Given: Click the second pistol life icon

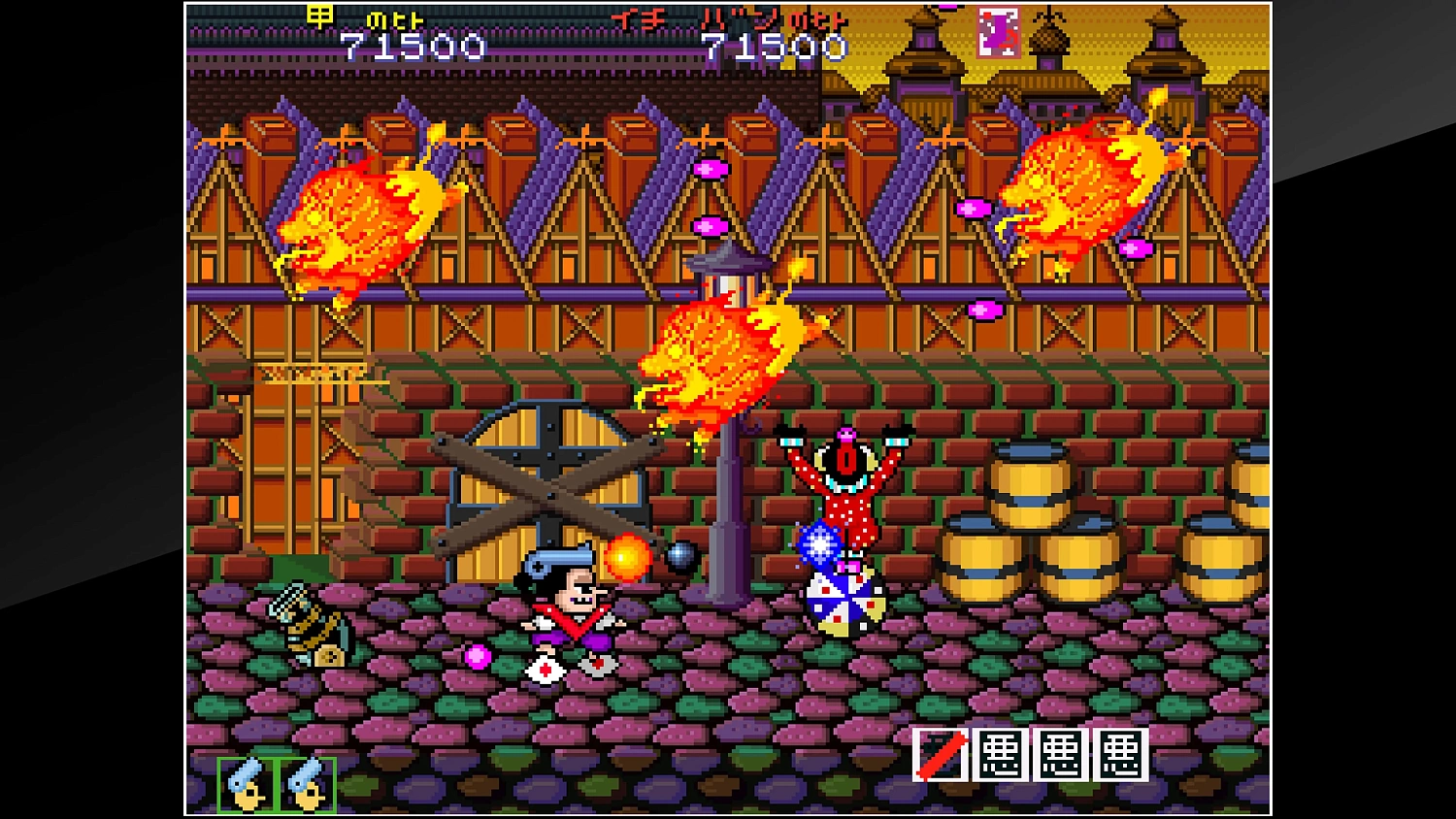Looking at the screenshot, I should coord(306,781).
